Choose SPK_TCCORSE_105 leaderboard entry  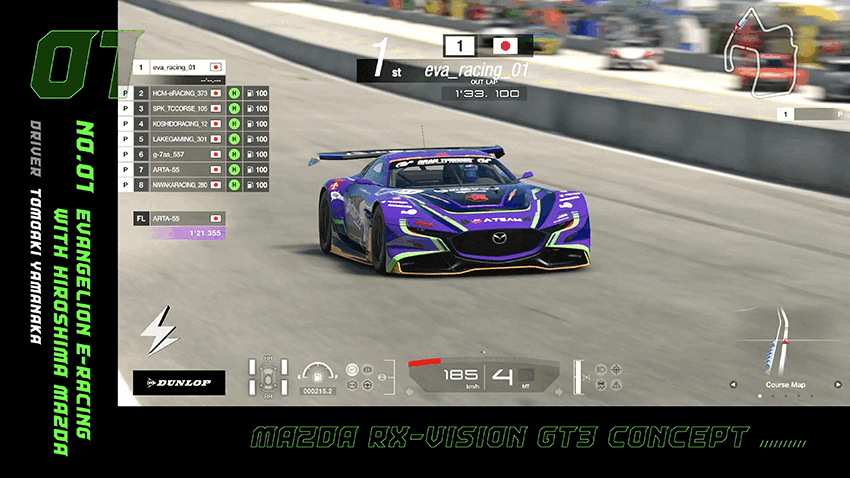178,108
